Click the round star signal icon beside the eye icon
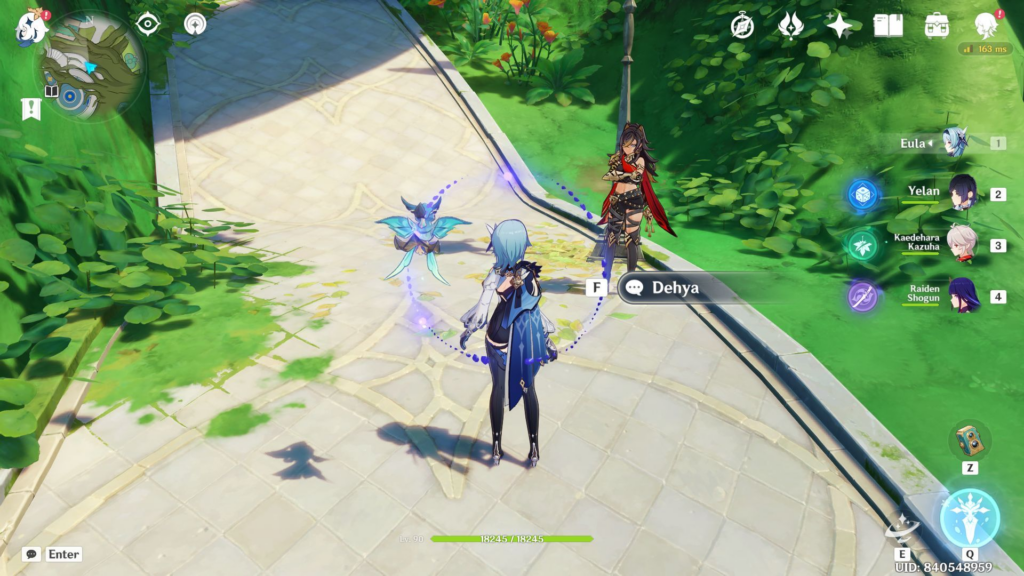Viewport: 1024px width, 576px height. point(195,24)
